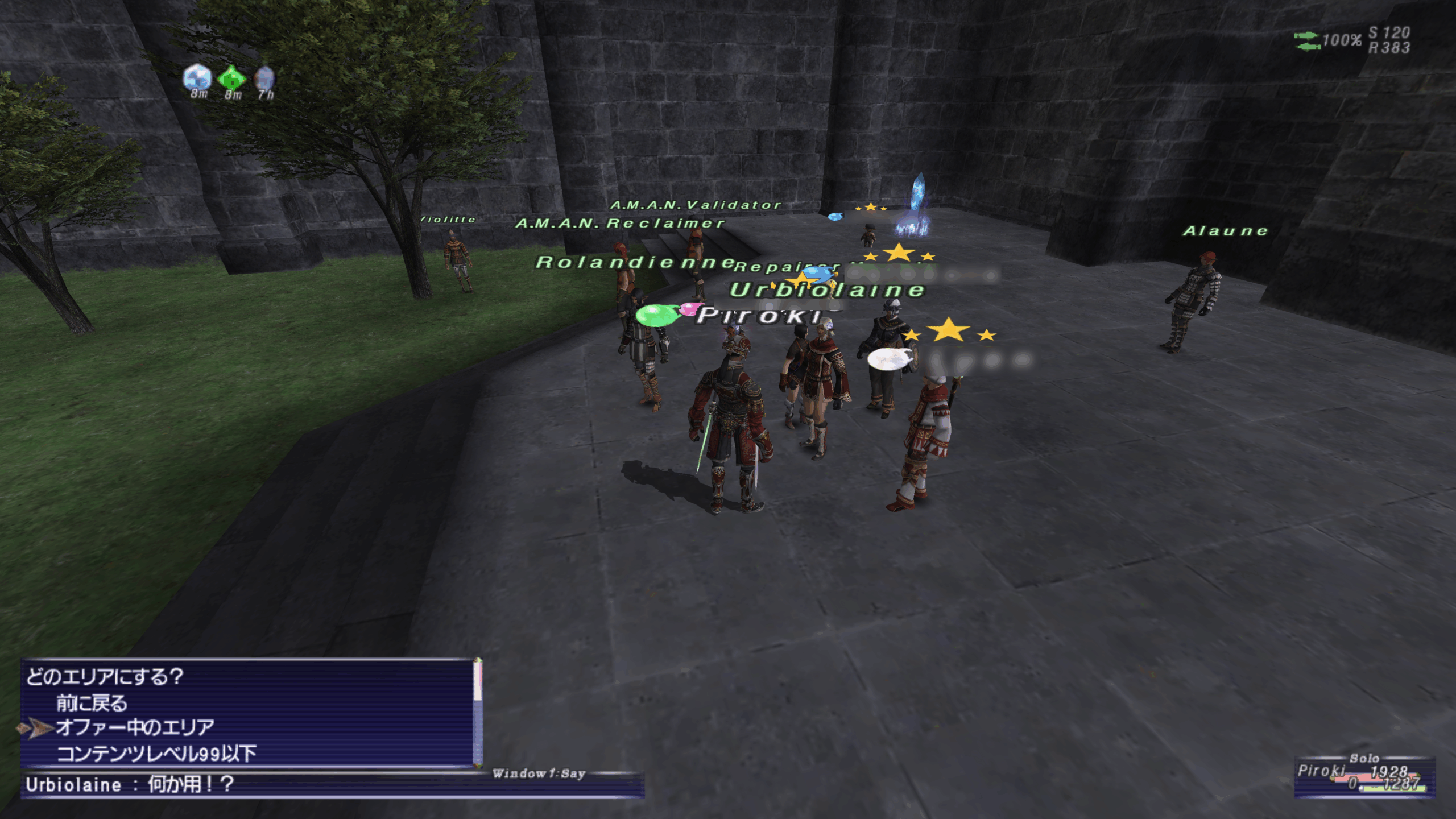Pick the コンテンツレベル99以下 entry
Viewport: 1456px width, 819px height.
(x=156, y=754)
